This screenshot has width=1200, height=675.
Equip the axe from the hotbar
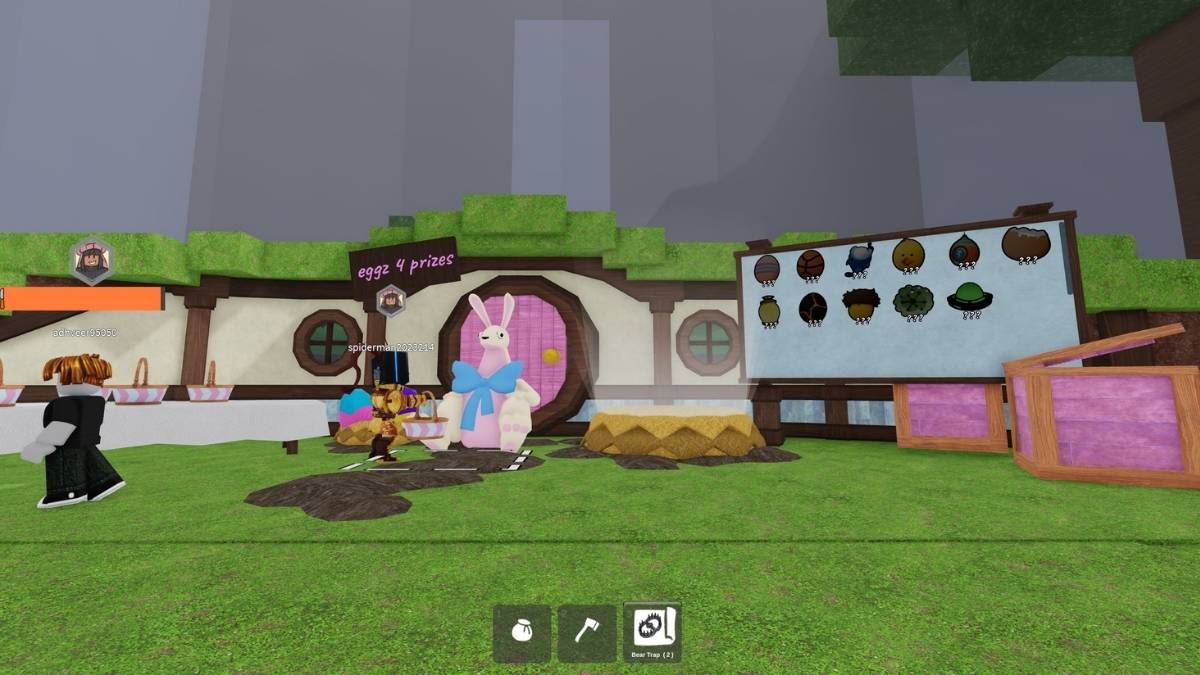[586, 632]
